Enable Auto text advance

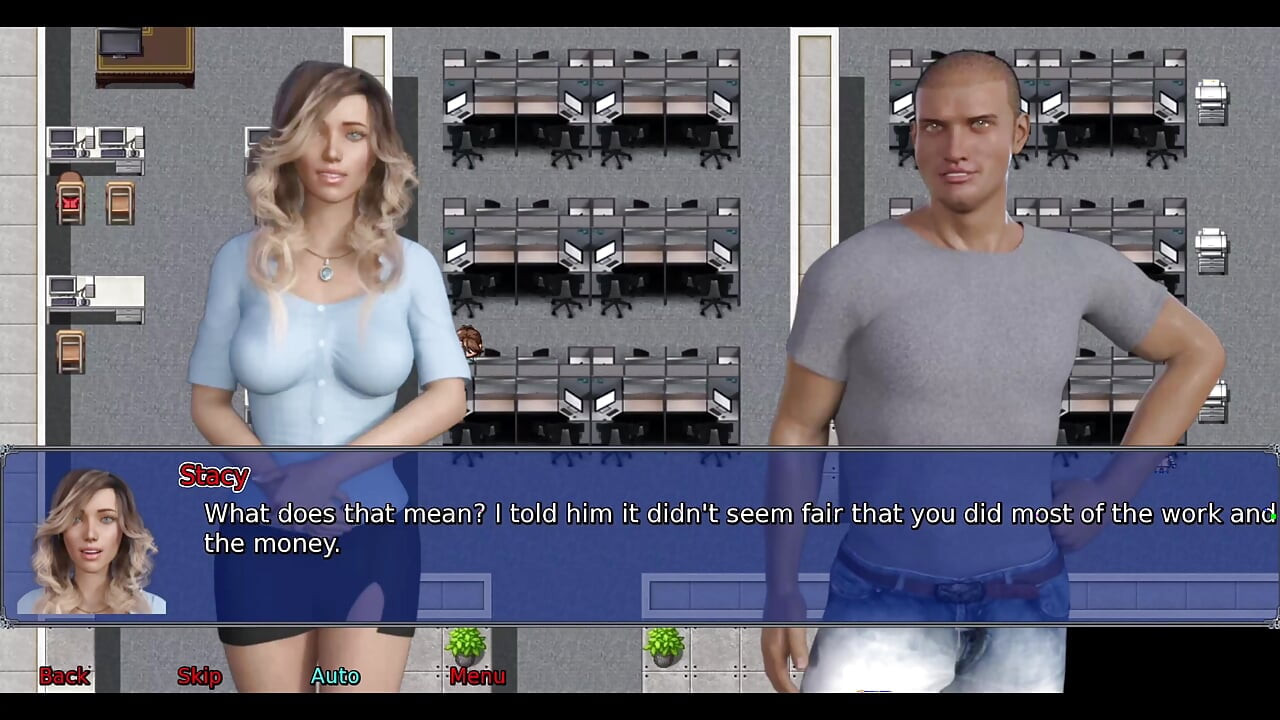pyautogui.click(x=335, y=676)
